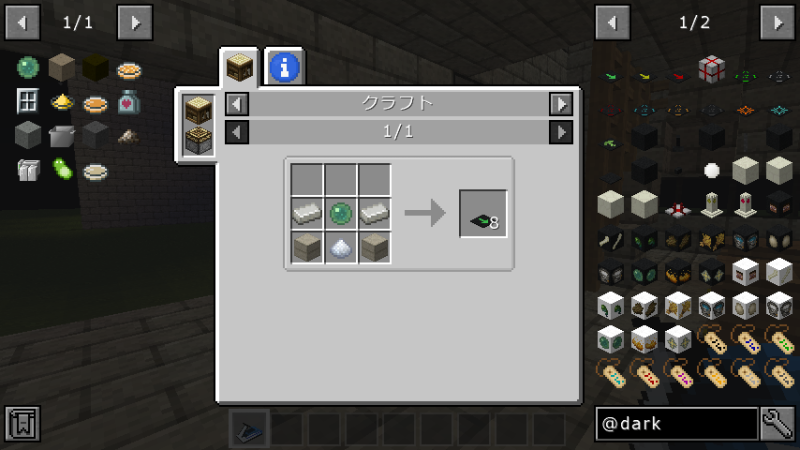Switch to the blue info tab
Viewport: 800px width, 450px height.
pyautogui.click(x=285, y=68)
